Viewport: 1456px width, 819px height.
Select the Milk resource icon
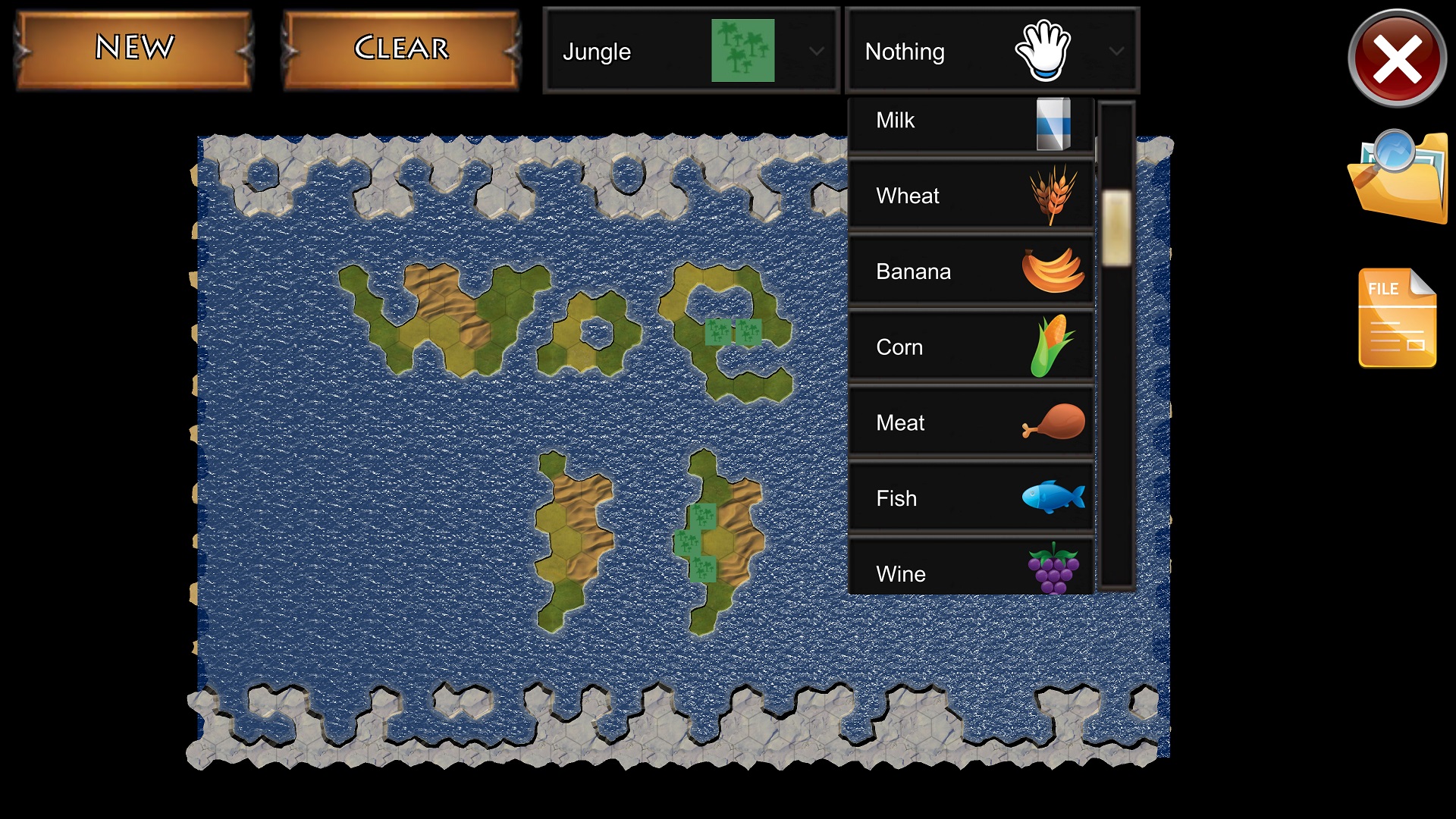(1054, 121)
